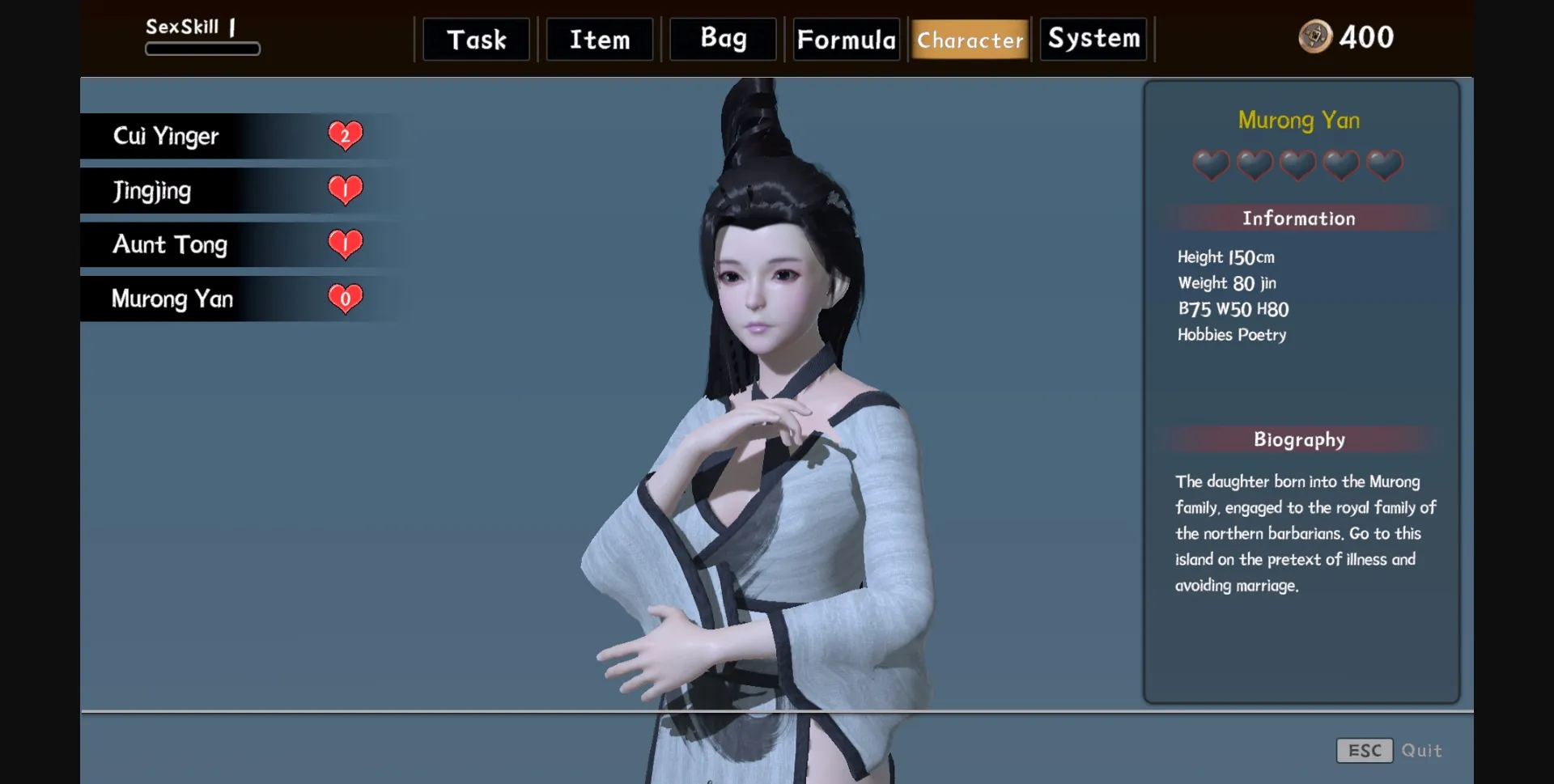This screenshot has width=1554, height=784.
Task: Click the middle affection heart under Murong Yan's name
Action: 1297,165
